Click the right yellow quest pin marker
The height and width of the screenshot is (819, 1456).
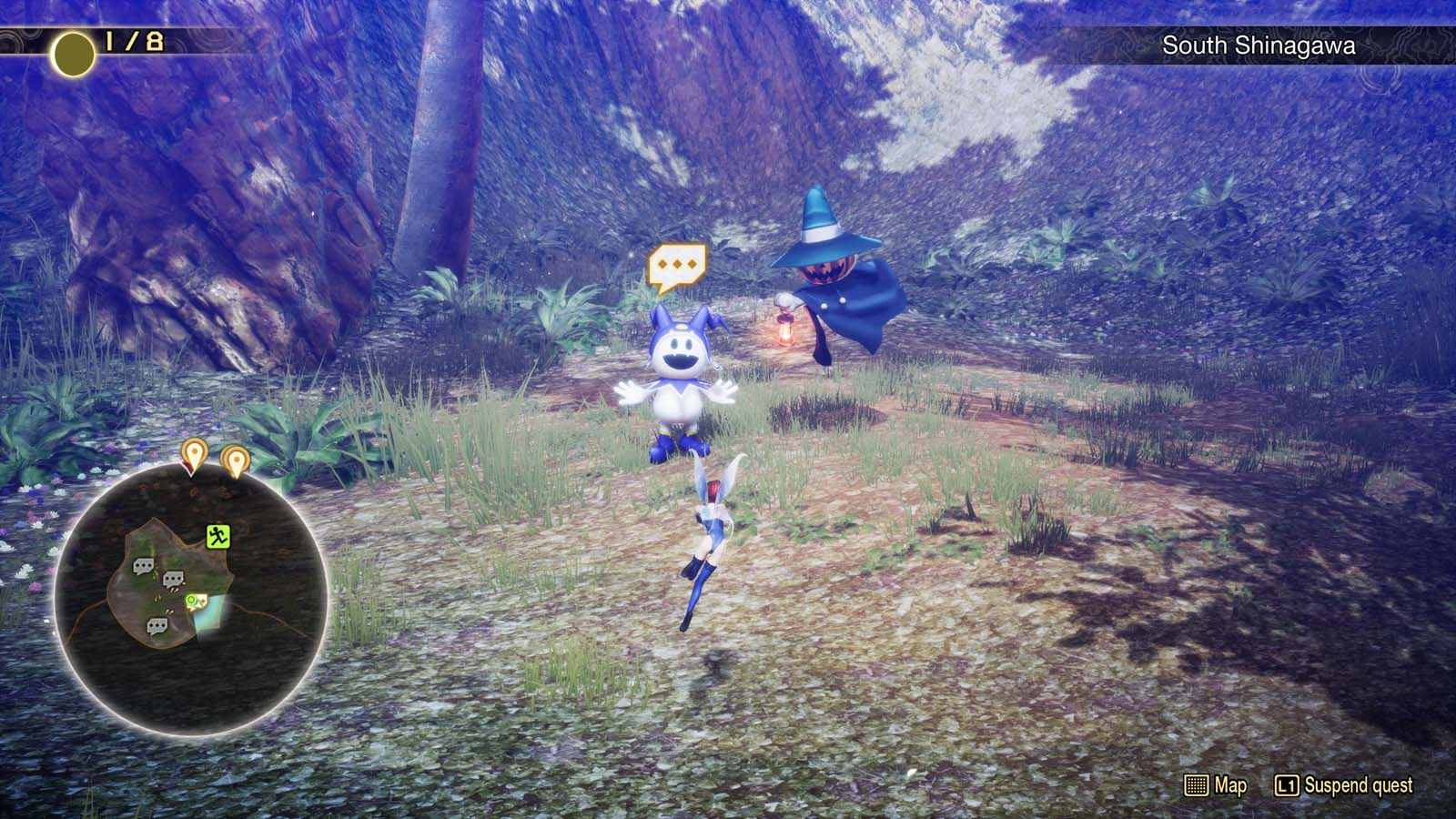coord(236,458)
